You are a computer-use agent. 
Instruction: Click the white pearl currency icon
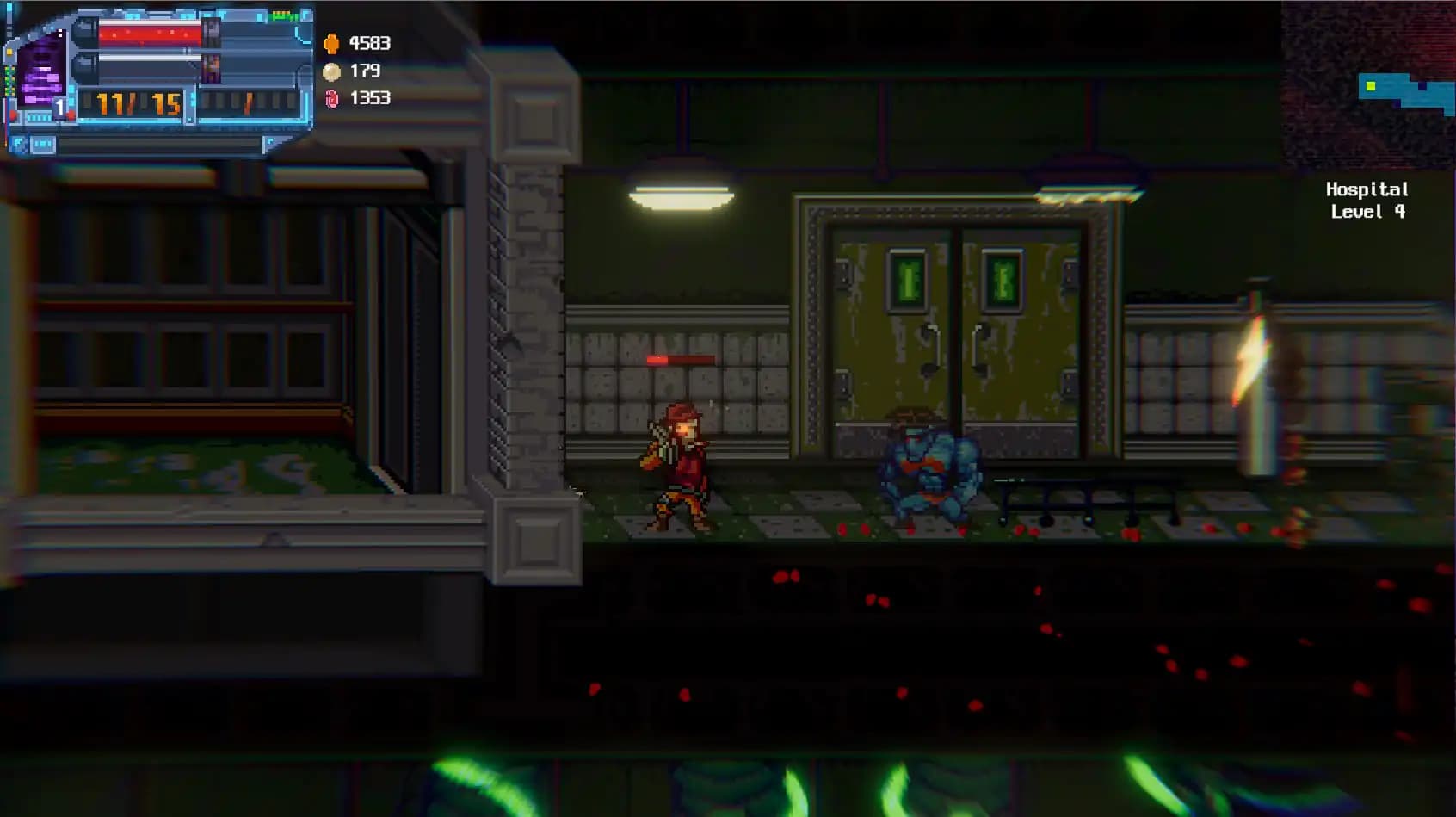[x=333, y=72]
